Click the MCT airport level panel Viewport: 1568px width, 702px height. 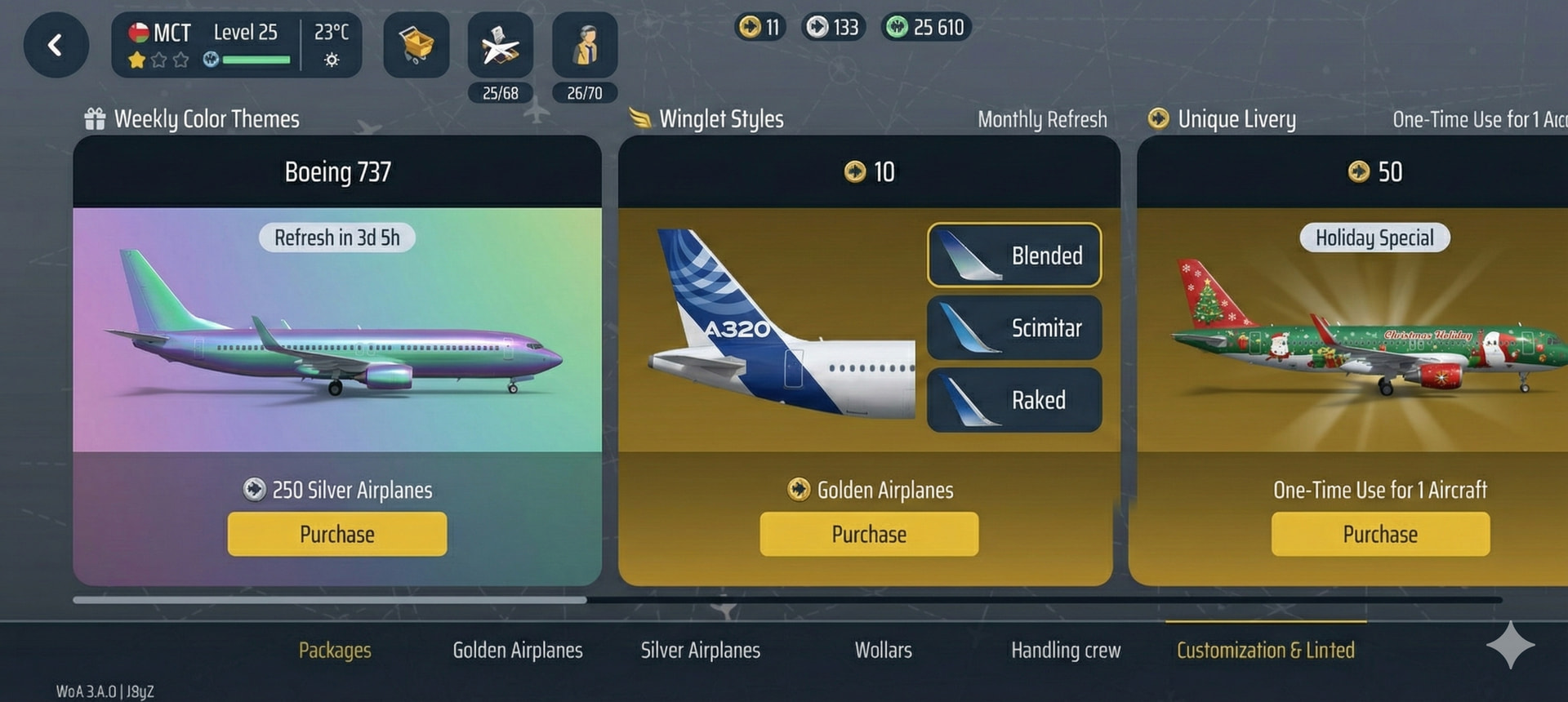pos(236,45)
